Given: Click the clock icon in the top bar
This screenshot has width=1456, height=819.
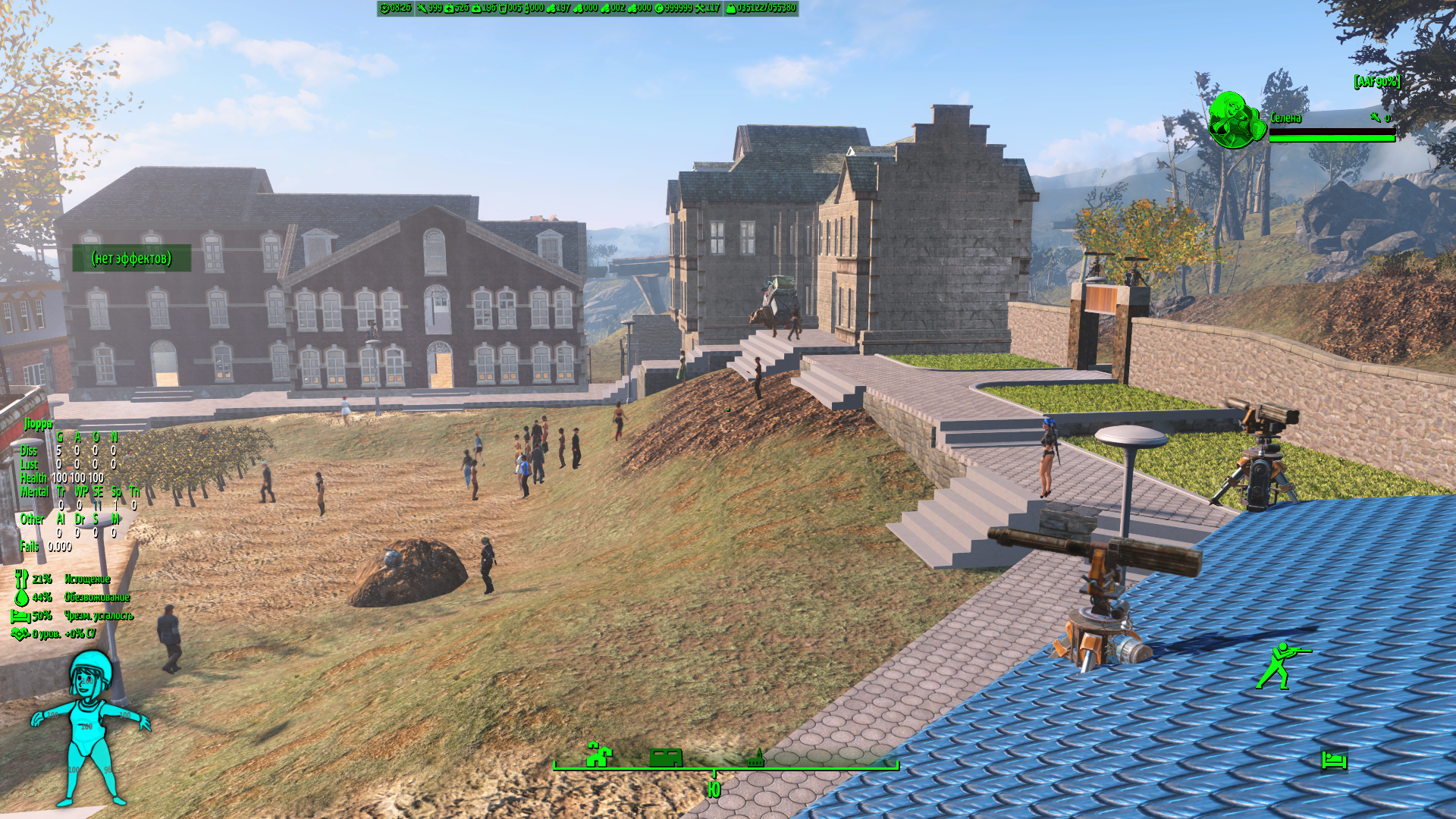Looking at the screenshot, I should (x=385, y=8).
